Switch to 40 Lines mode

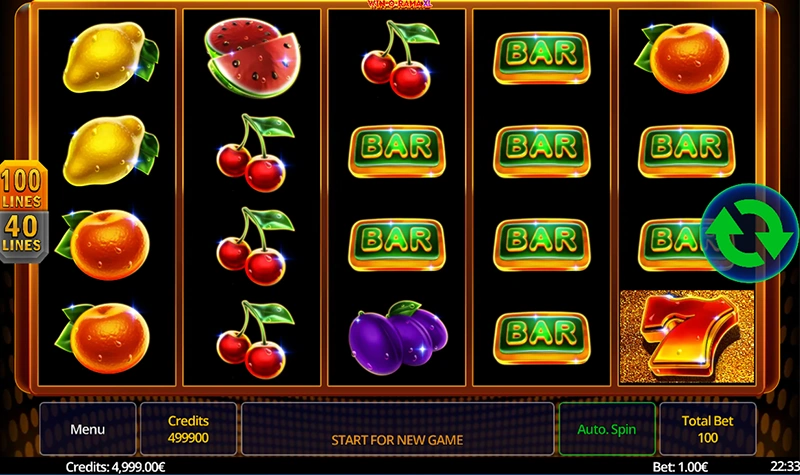pyautogui.click(x=20, y=236)
